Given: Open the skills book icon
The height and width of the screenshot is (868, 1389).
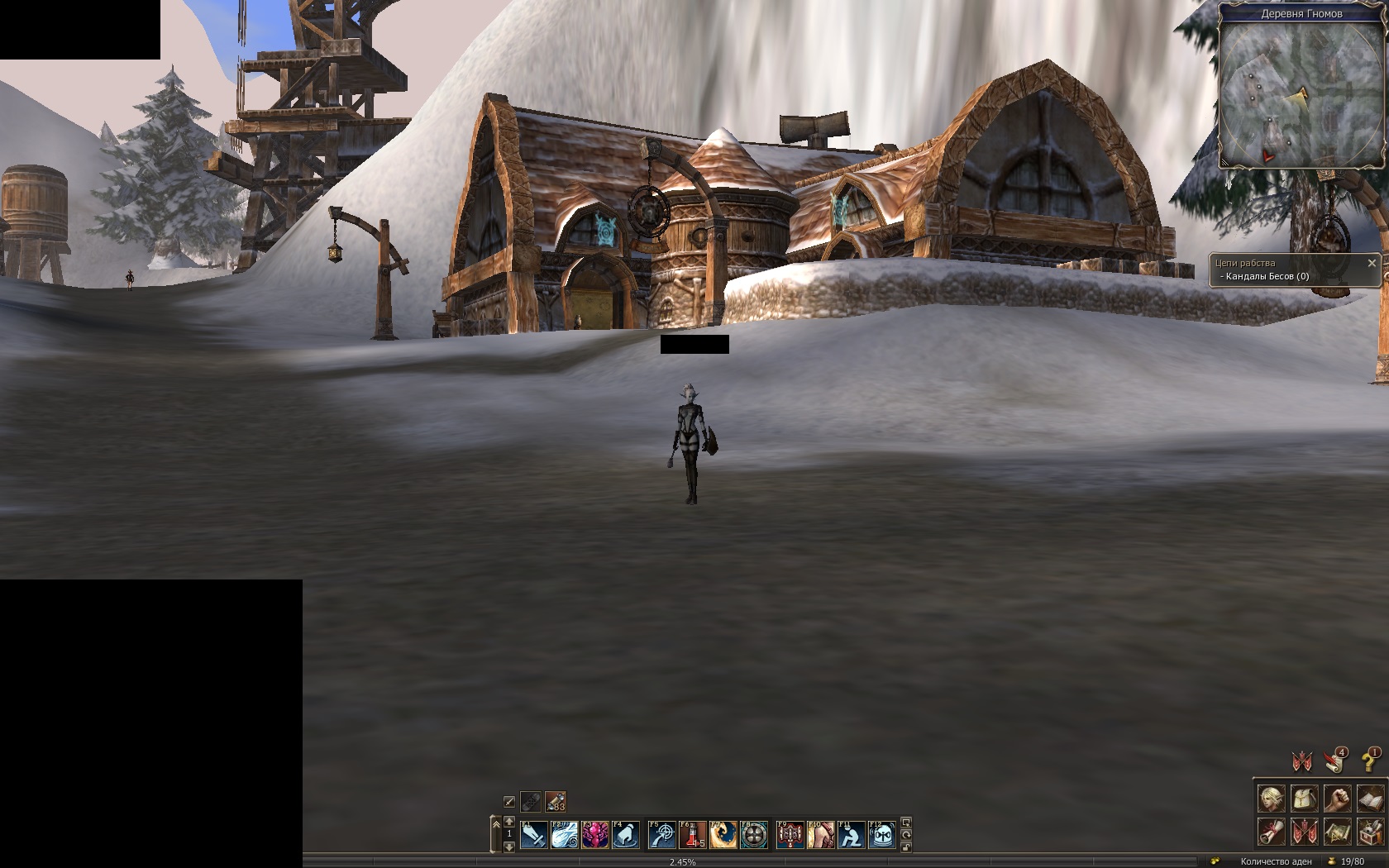Looking at the screenshot, I should tap(1369, 799).
